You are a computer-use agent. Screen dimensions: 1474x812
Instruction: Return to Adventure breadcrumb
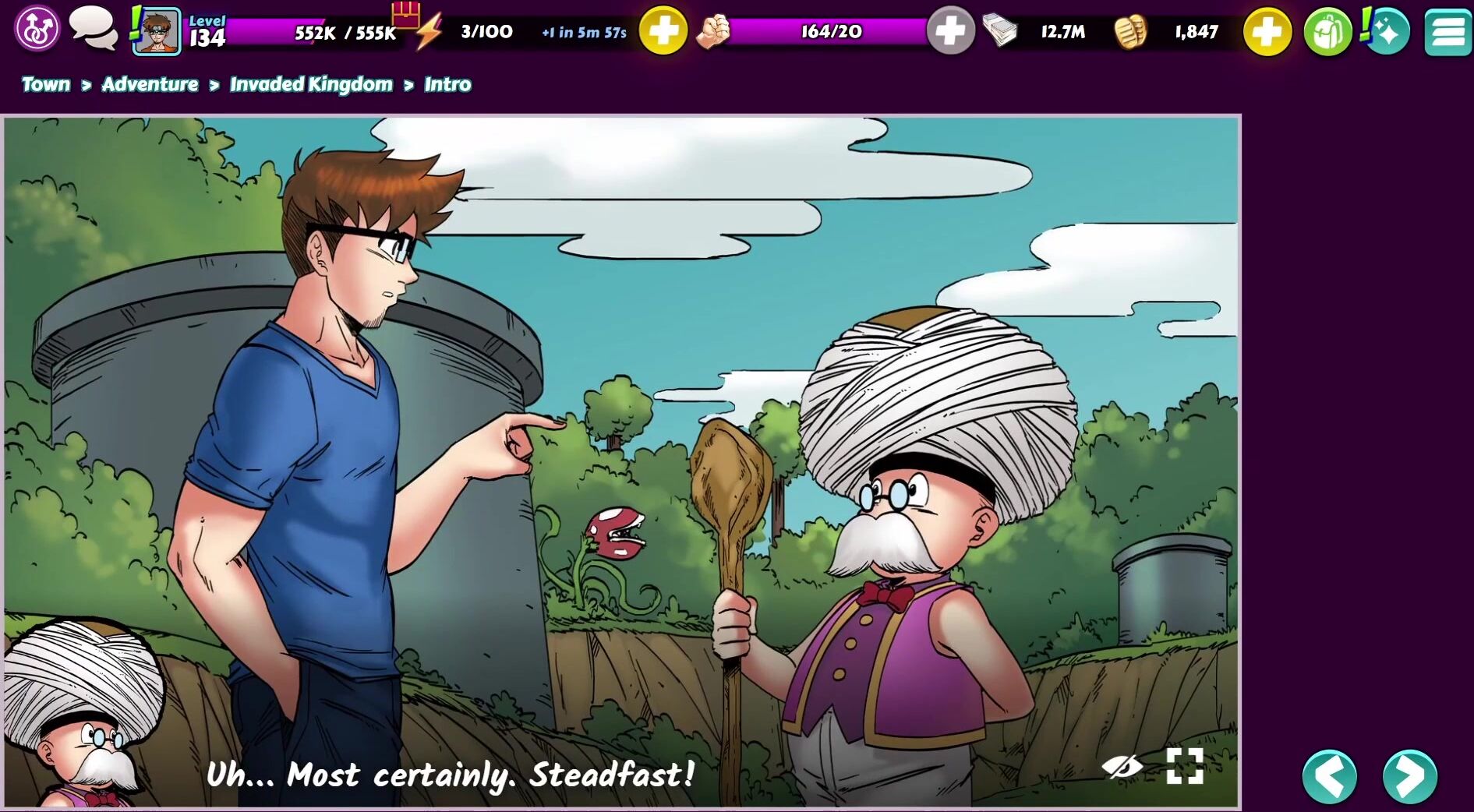(150, 84)
